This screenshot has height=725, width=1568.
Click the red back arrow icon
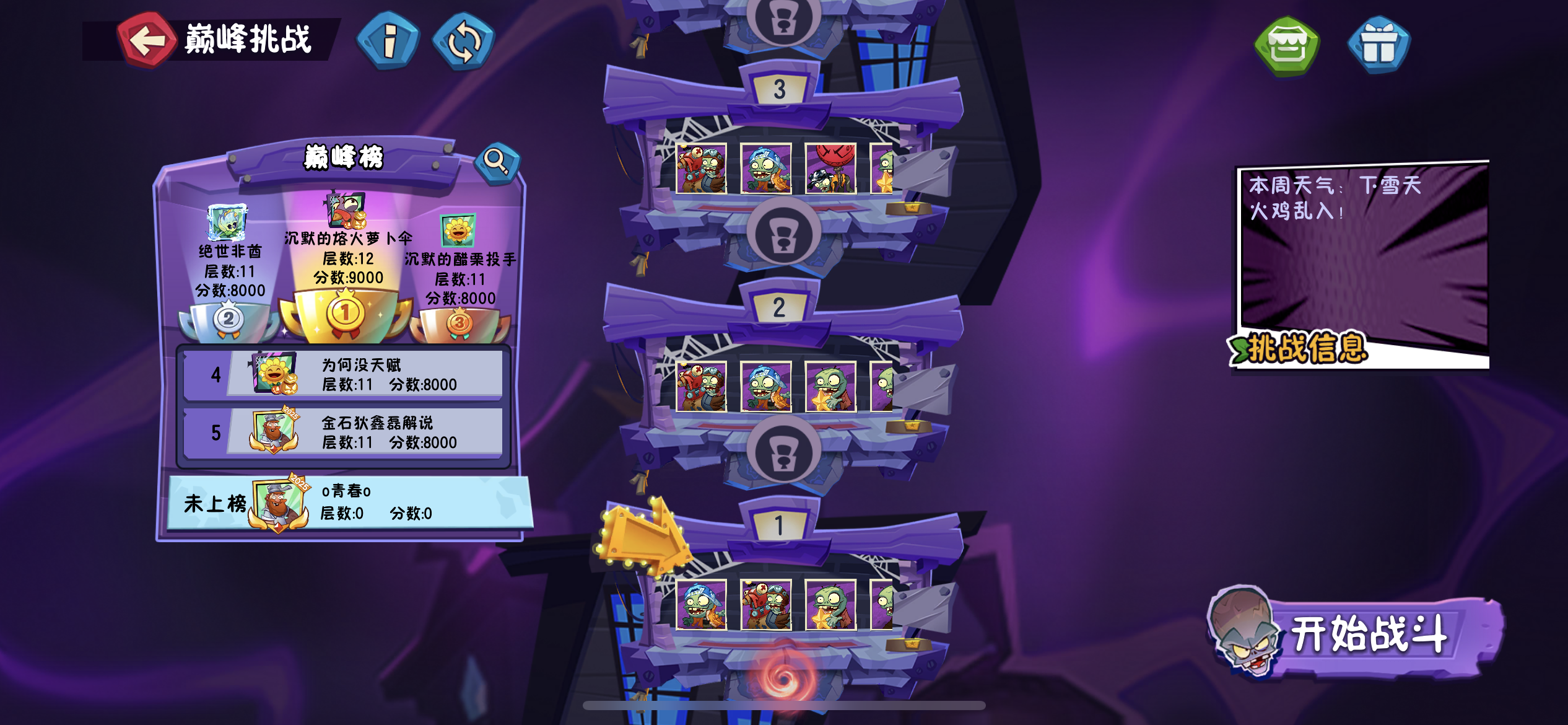147,40
